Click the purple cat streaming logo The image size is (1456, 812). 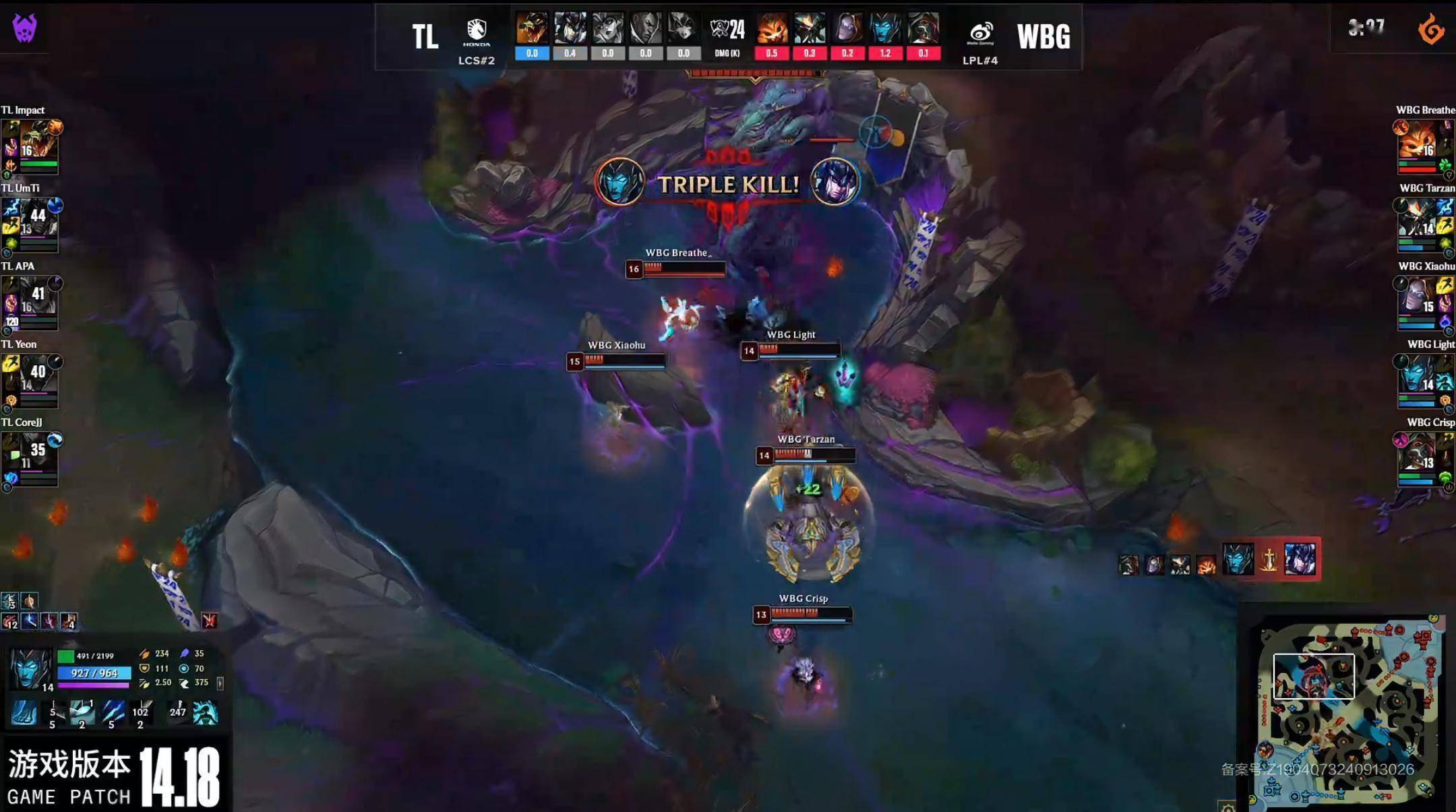point(25,28)
